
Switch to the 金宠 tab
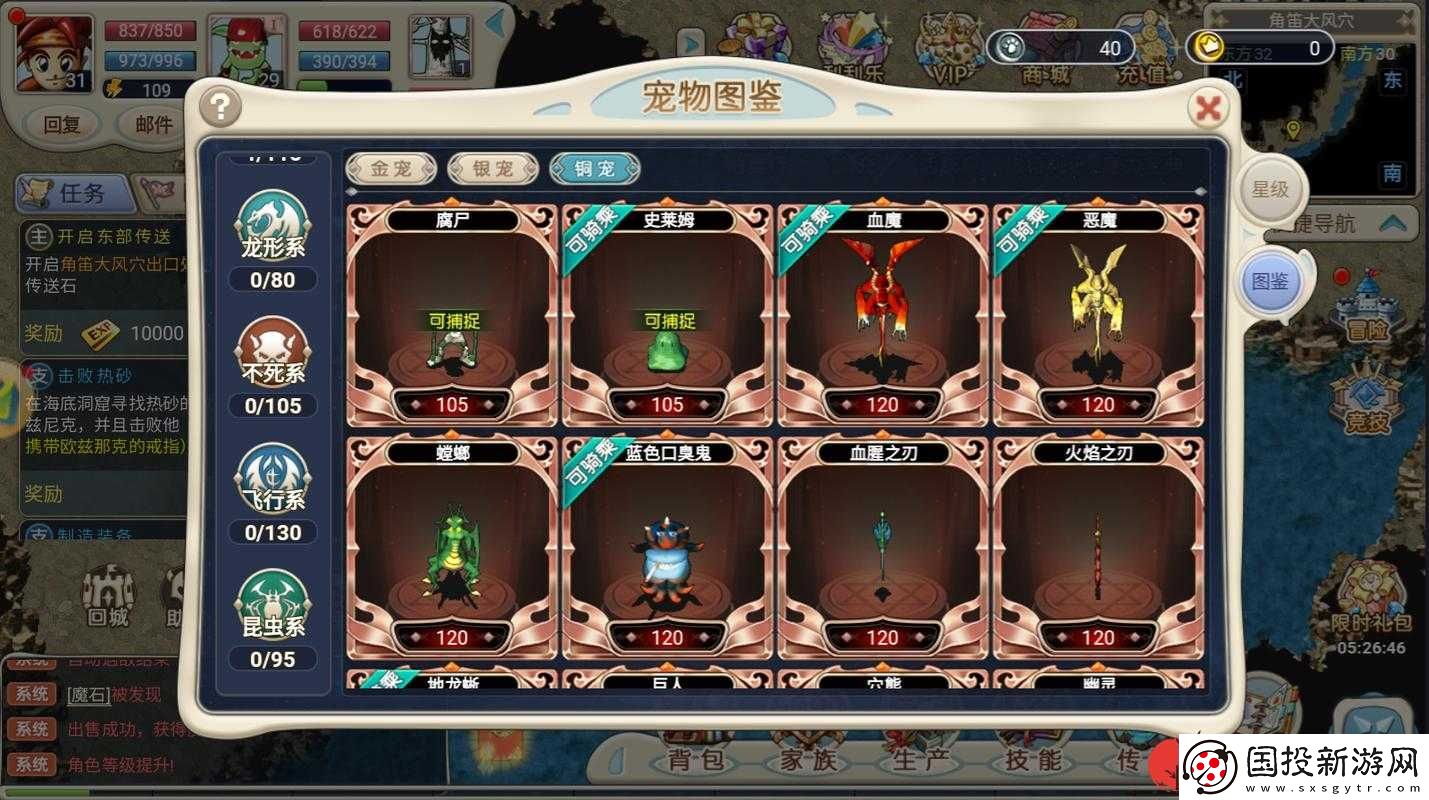(x=390, y=168)
